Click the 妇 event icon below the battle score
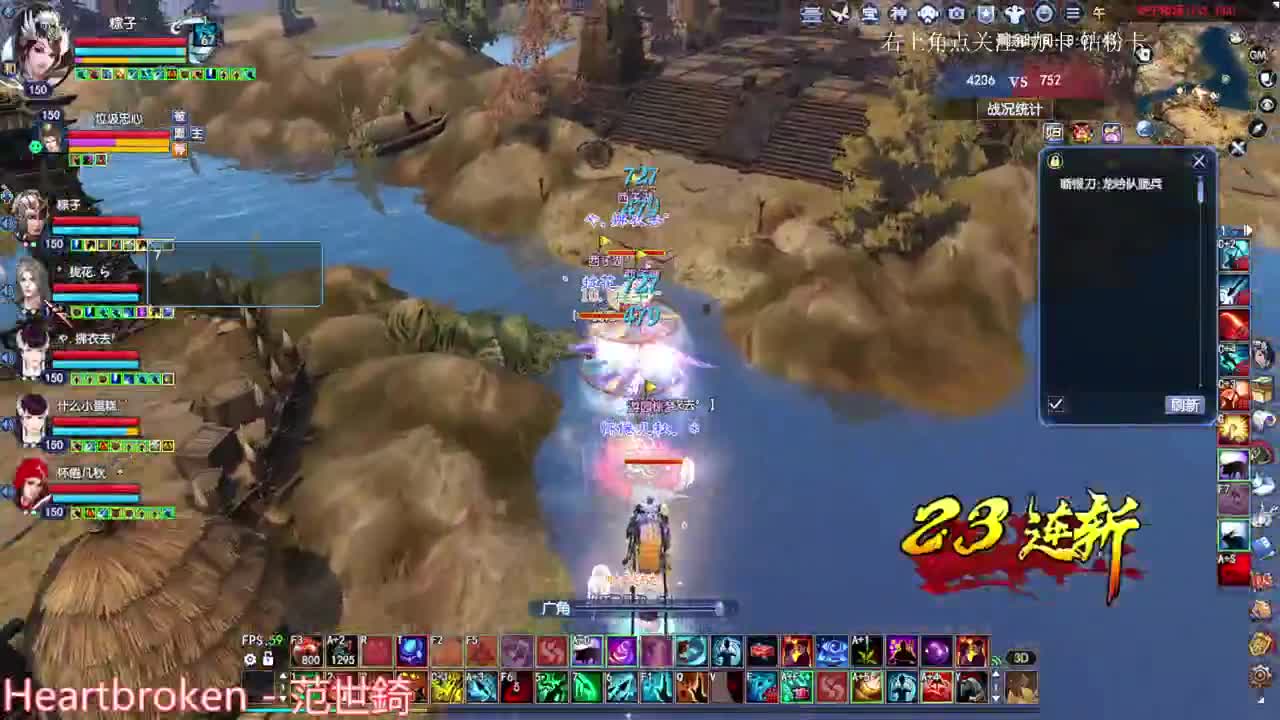 pos(1053,132)
